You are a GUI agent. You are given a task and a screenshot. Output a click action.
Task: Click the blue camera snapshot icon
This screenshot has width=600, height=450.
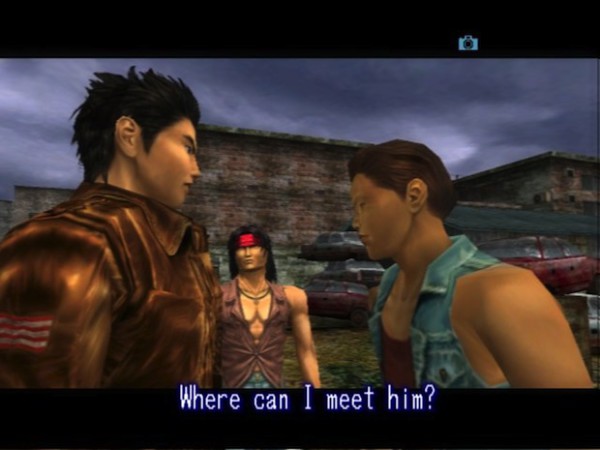467,43
